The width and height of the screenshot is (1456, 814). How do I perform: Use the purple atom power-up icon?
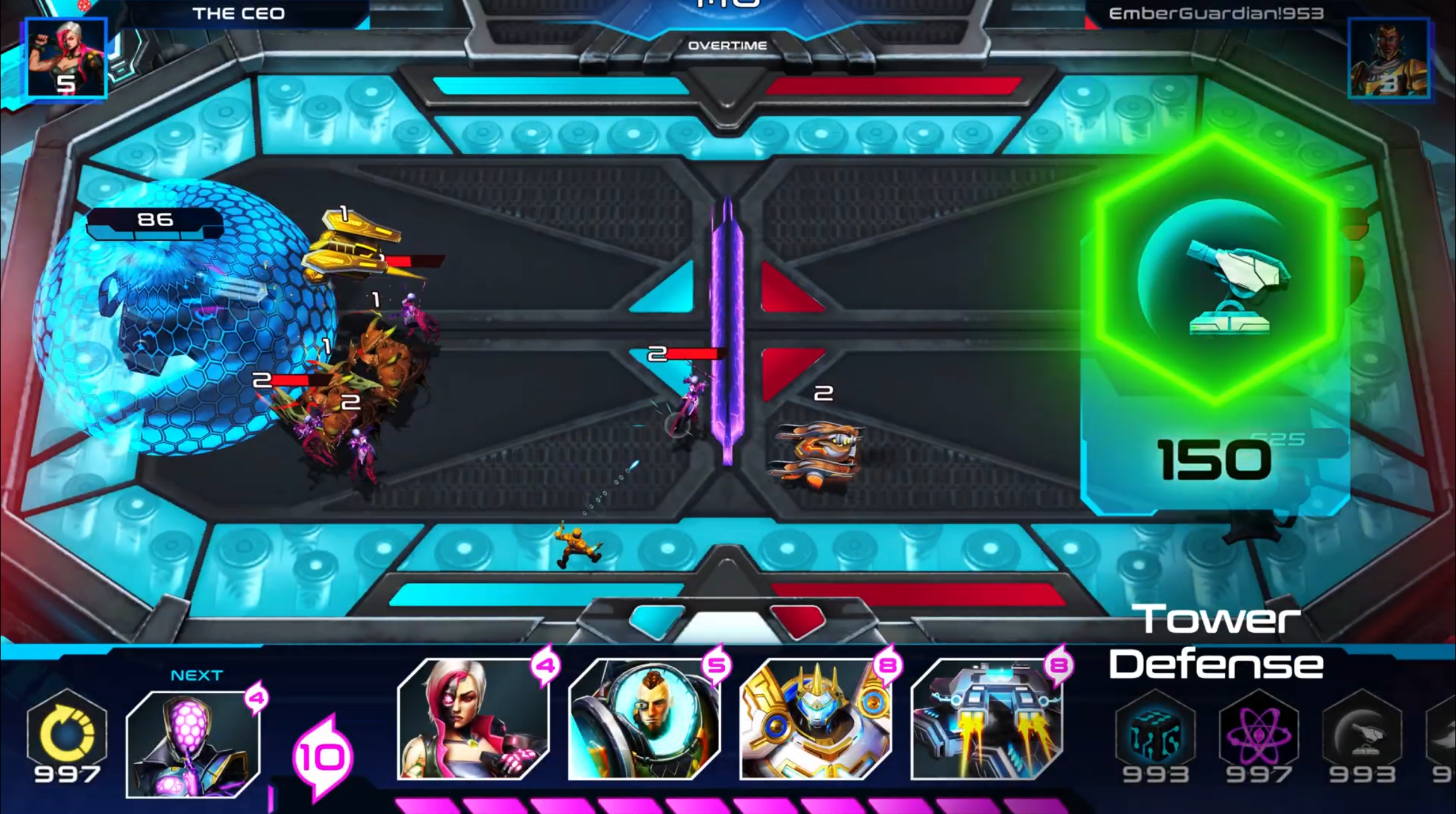[1258, 733]
